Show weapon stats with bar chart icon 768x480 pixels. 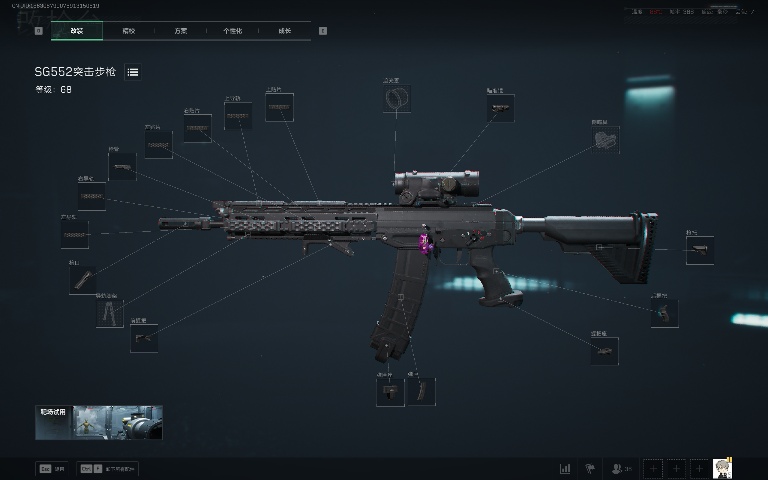point(565,468)
